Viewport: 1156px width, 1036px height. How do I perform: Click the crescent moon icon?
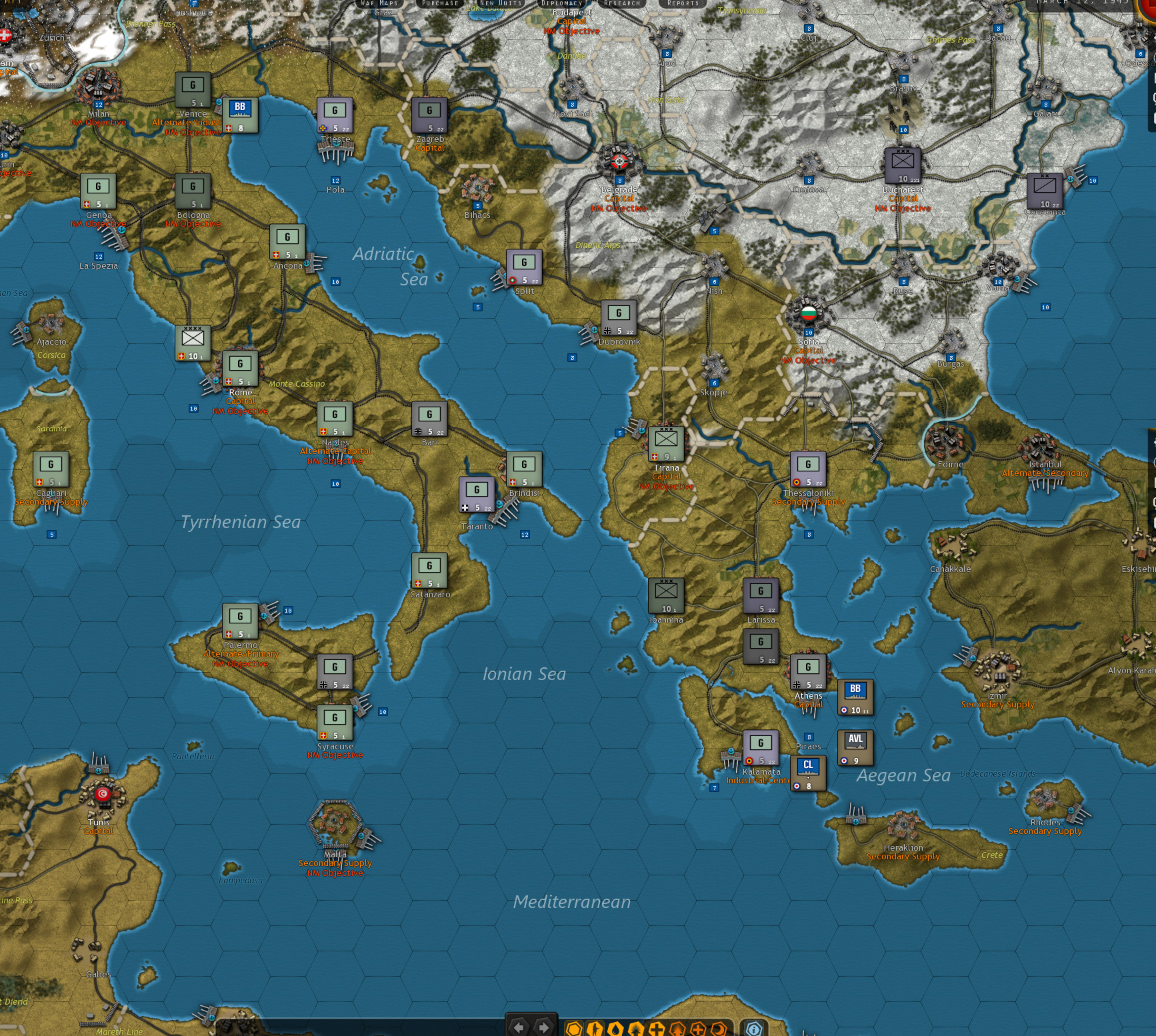tap(719, 1029)
